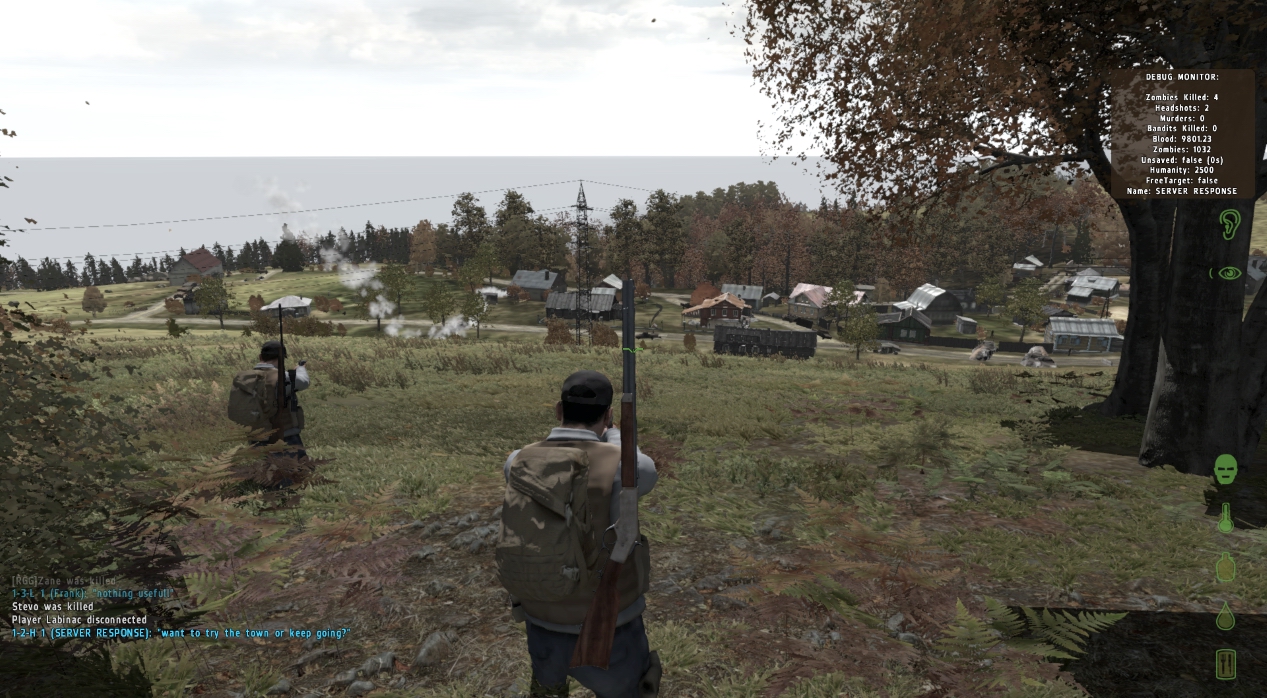
Task: Click the green ear noise indicator icon
Action: click(1228, 223)
